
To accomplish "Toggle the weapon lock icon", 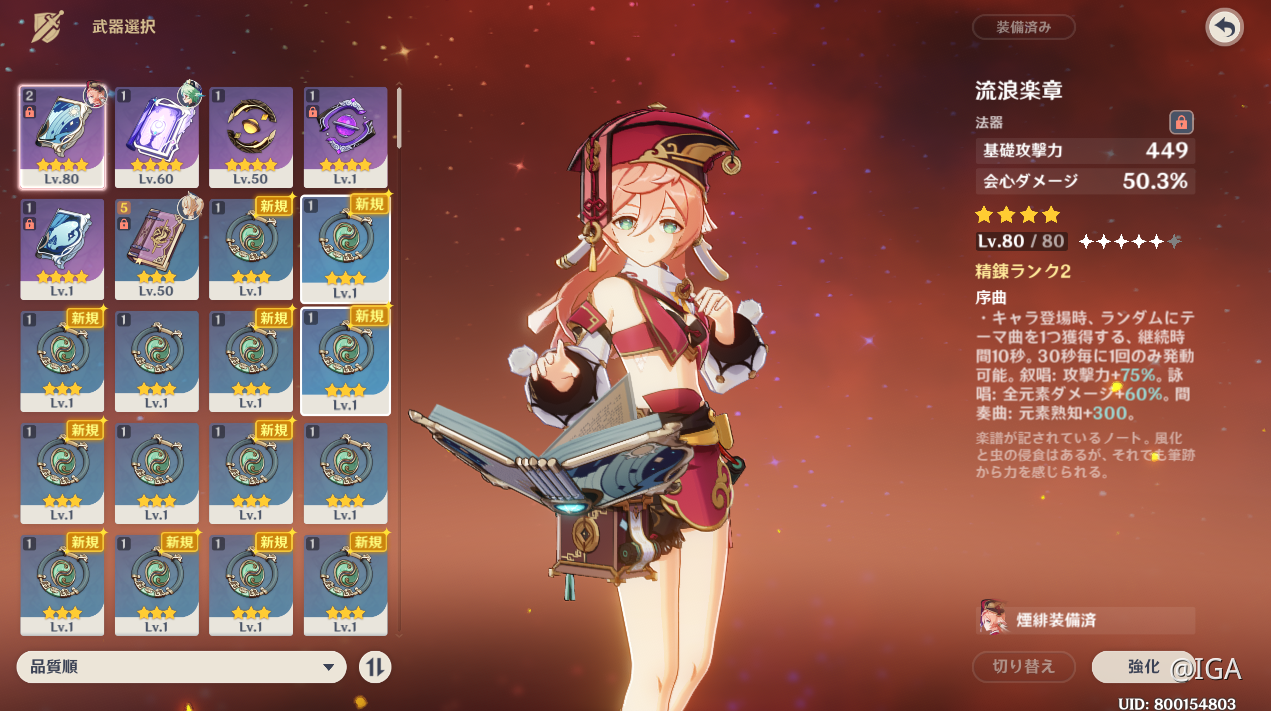I will (x=1181, y=122).
